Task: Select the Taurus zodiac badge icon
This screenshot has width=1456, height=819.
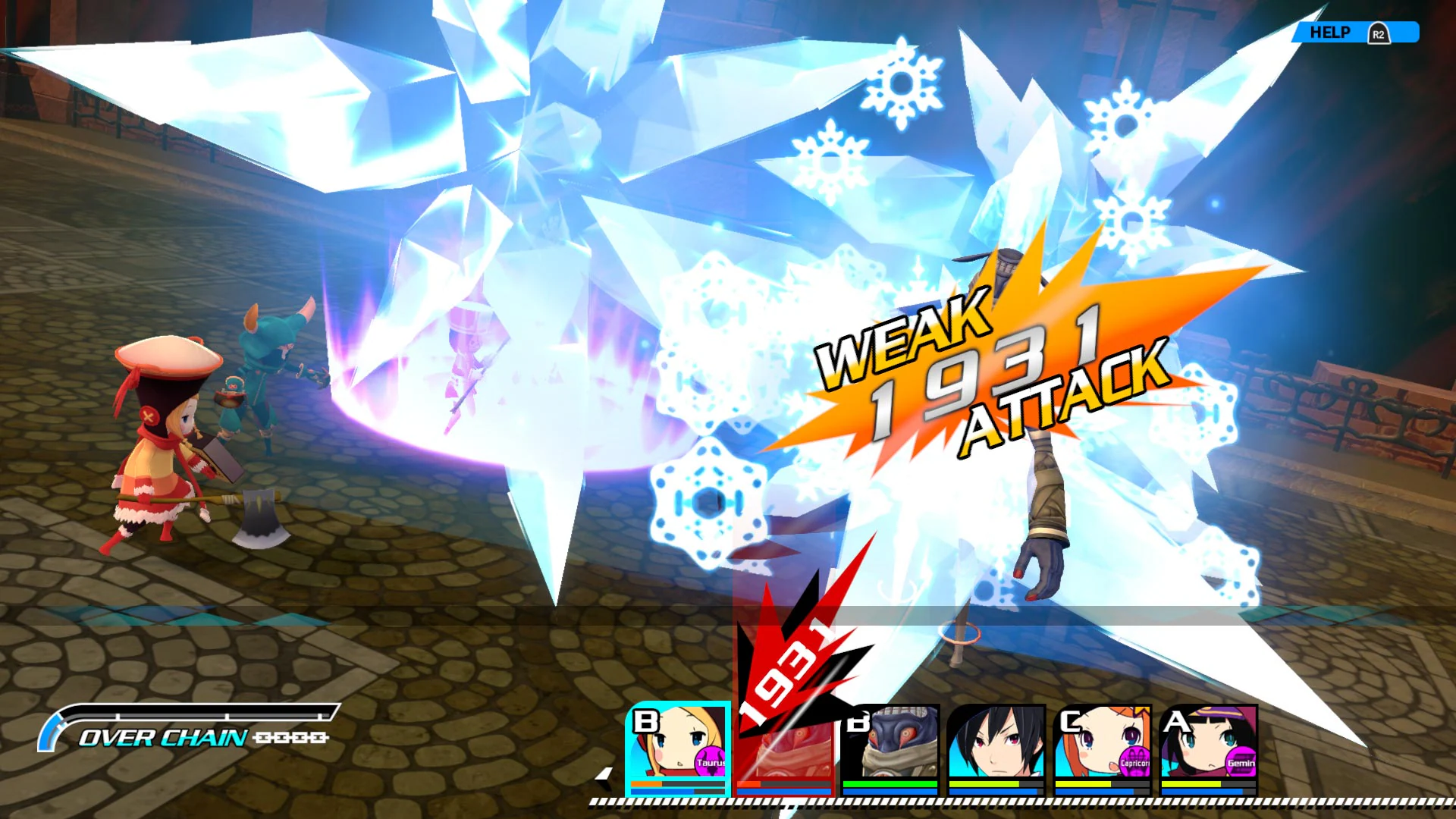Action: [x=709, y=761]
